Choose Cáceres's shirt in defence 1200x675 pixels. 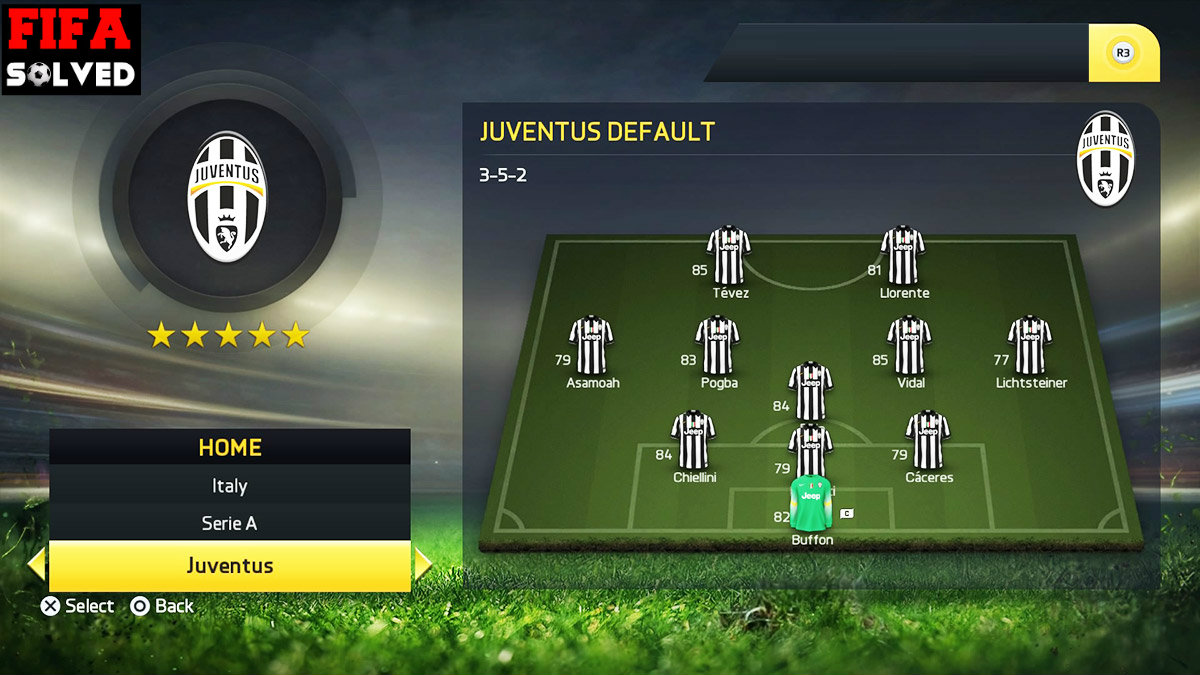coord(927,440)
